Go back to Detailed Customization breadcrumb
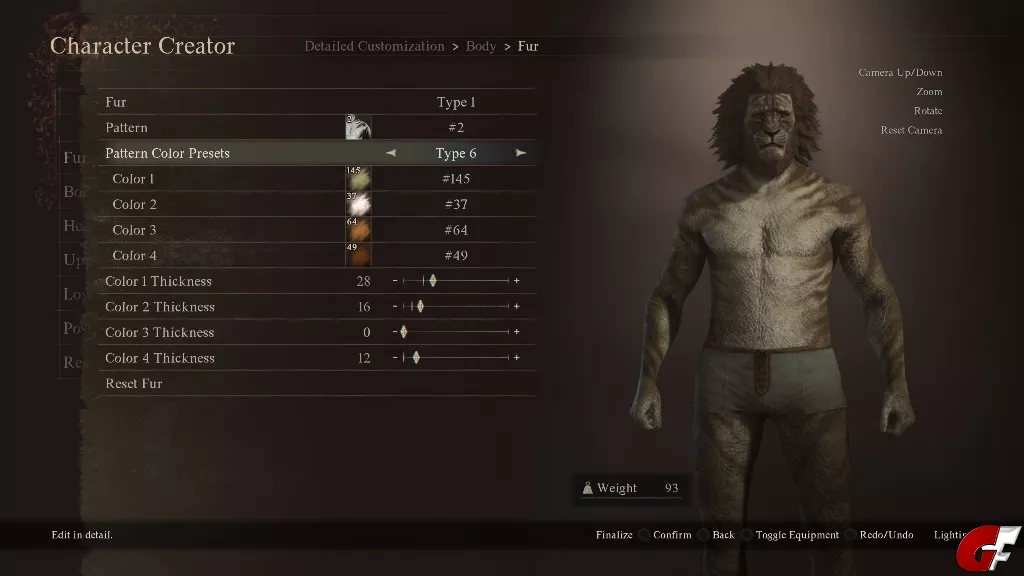This screenshot has width=1024, height=576. (374, 46)
